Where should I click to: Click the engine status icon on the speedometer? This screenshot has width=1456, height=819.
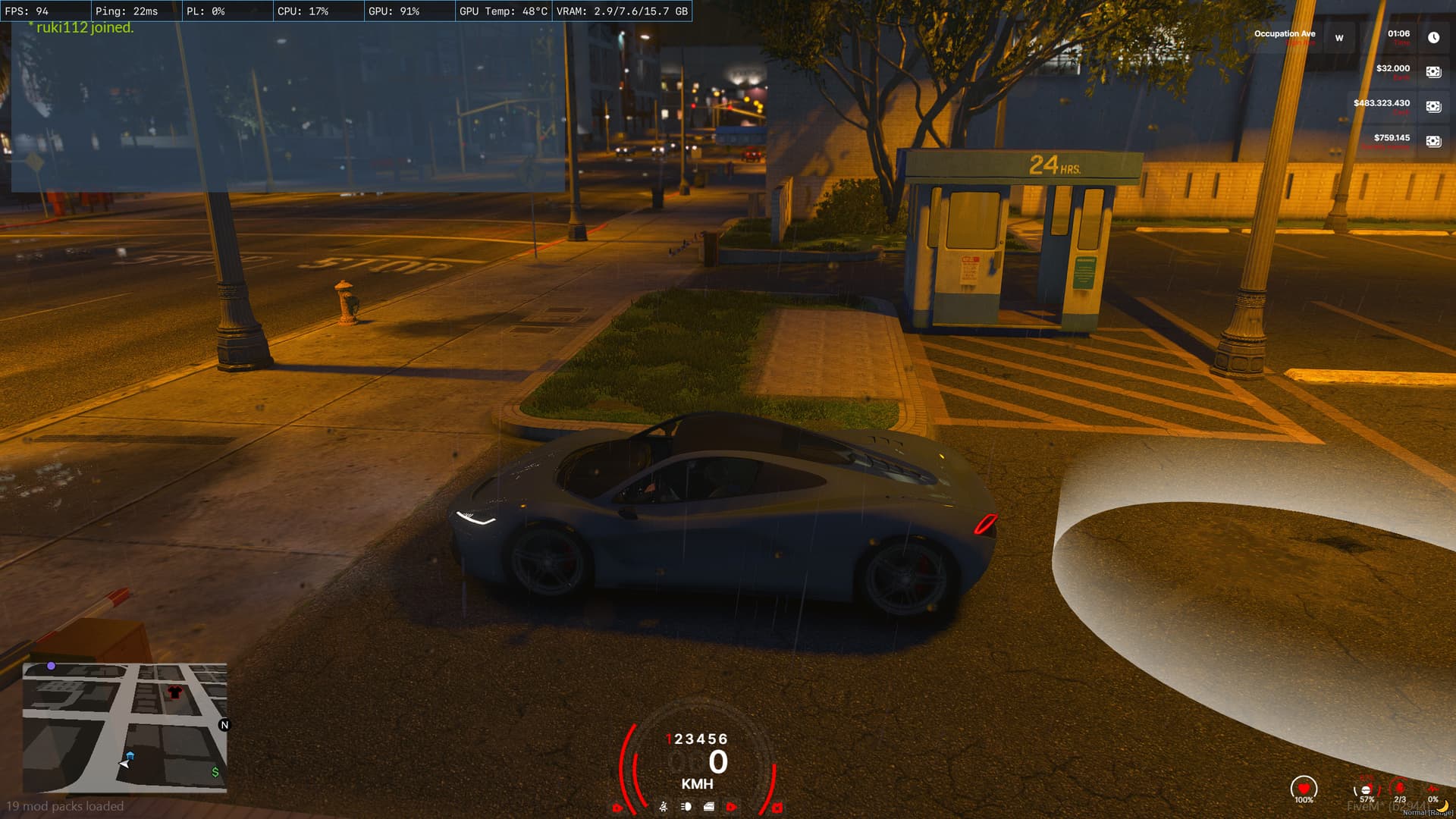pos(708,807)
